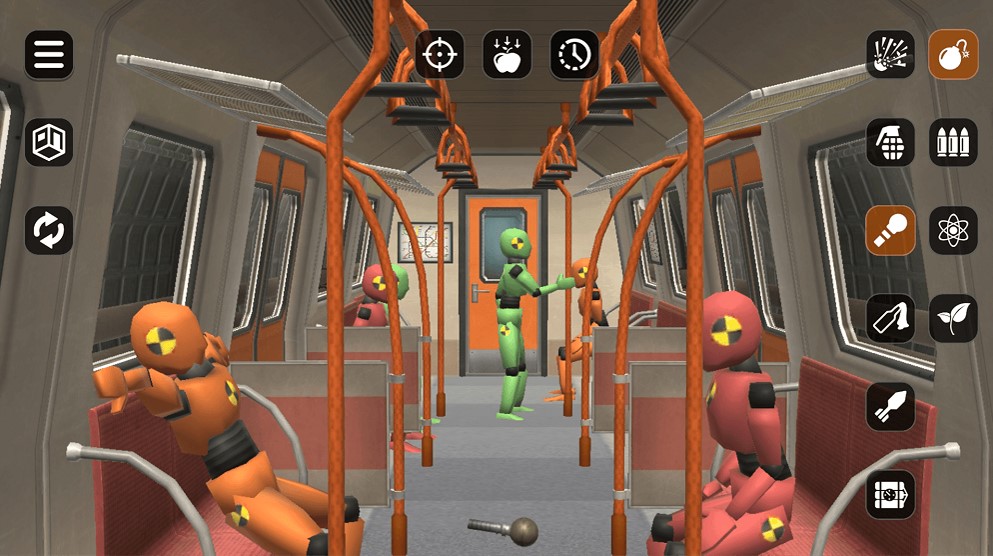The height and width of the screenshot is (556, 993).
Task: Open the 3D cube room selector
Action: pos(49,143)
